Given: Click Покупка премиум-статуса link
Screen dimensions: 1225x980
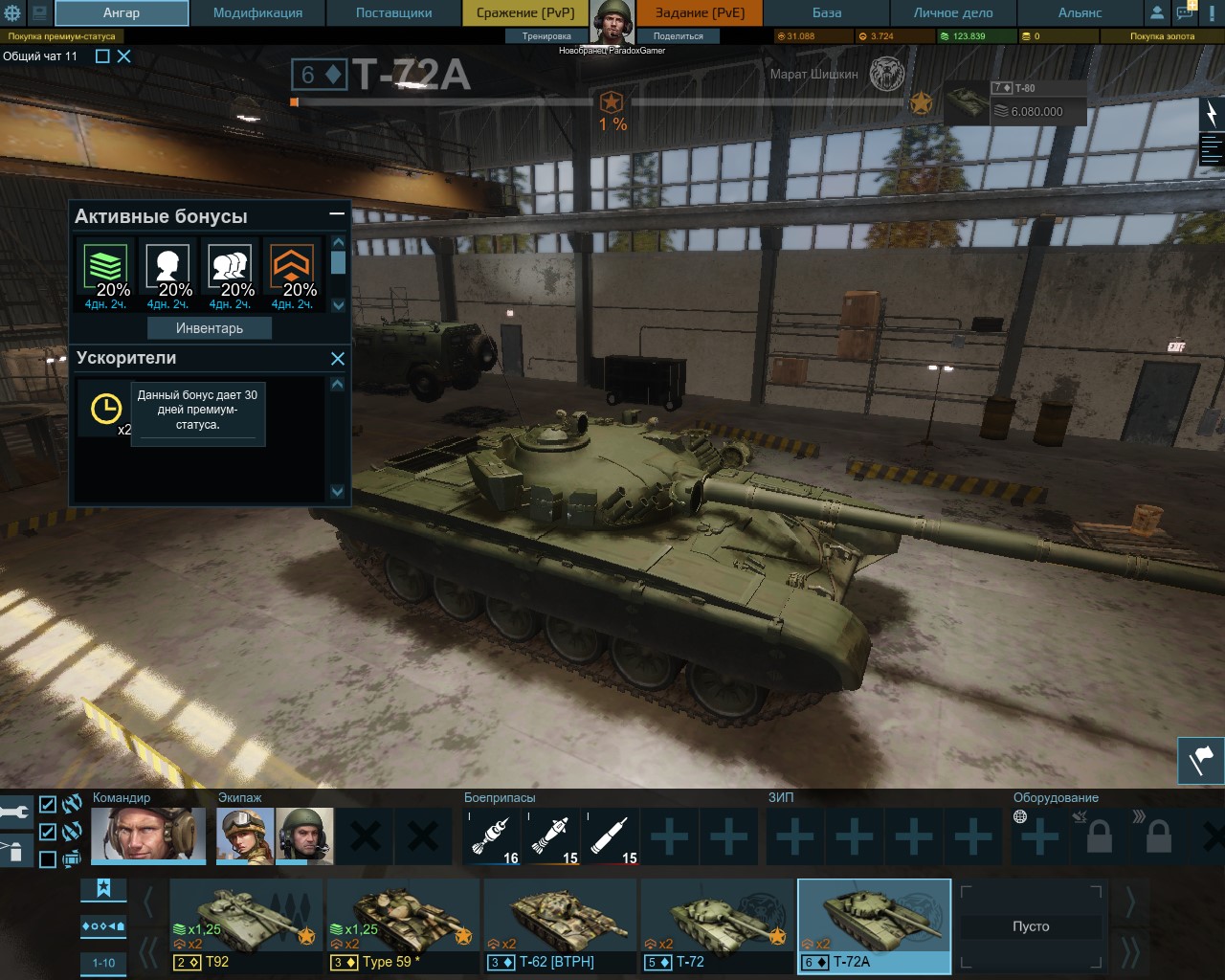Looking at the screenshot, I should pyautogui.click(x=62, y=36).
